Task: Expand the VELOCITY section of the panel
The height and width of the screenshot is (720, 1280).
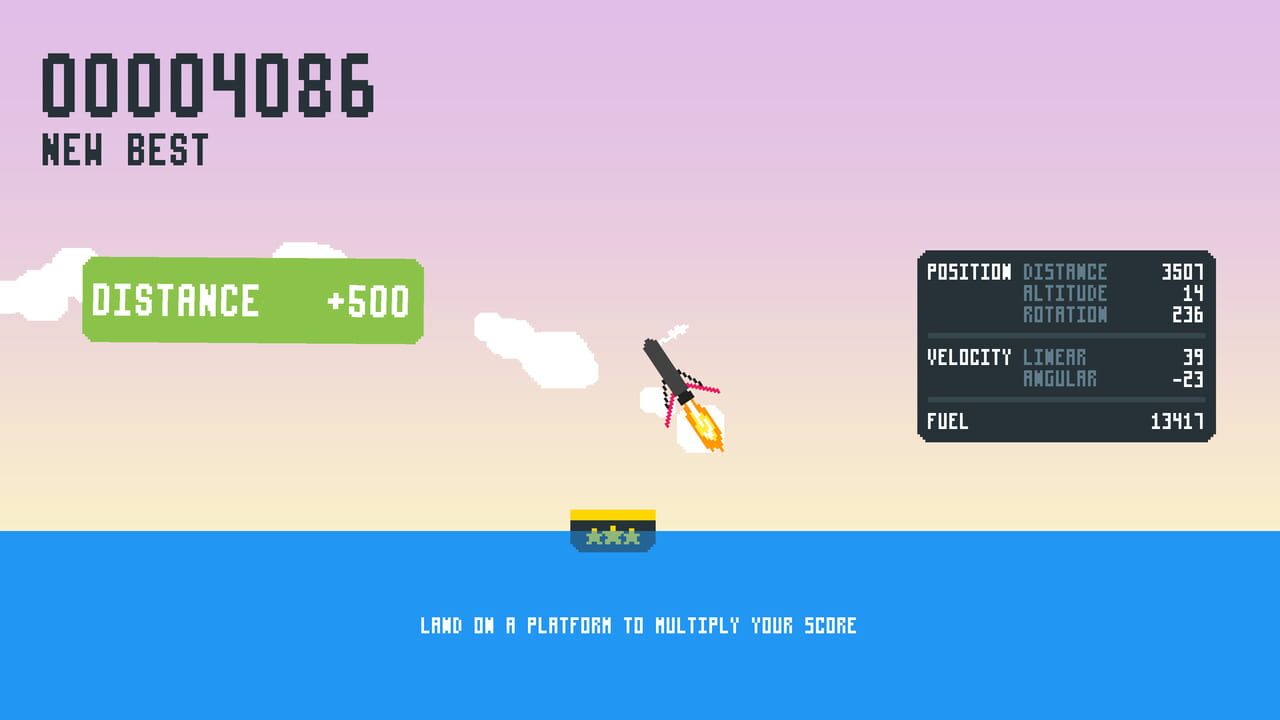Action: (x=968, y=357)
